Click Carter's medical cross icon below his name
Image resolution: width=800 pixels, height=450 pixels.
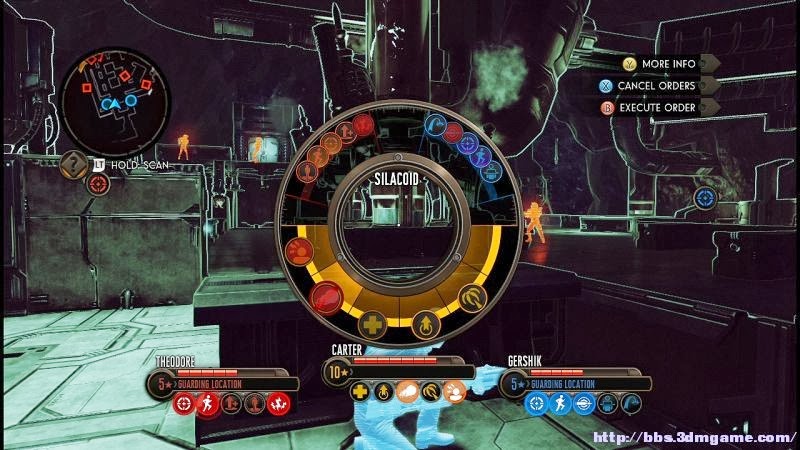click(360, 393)
